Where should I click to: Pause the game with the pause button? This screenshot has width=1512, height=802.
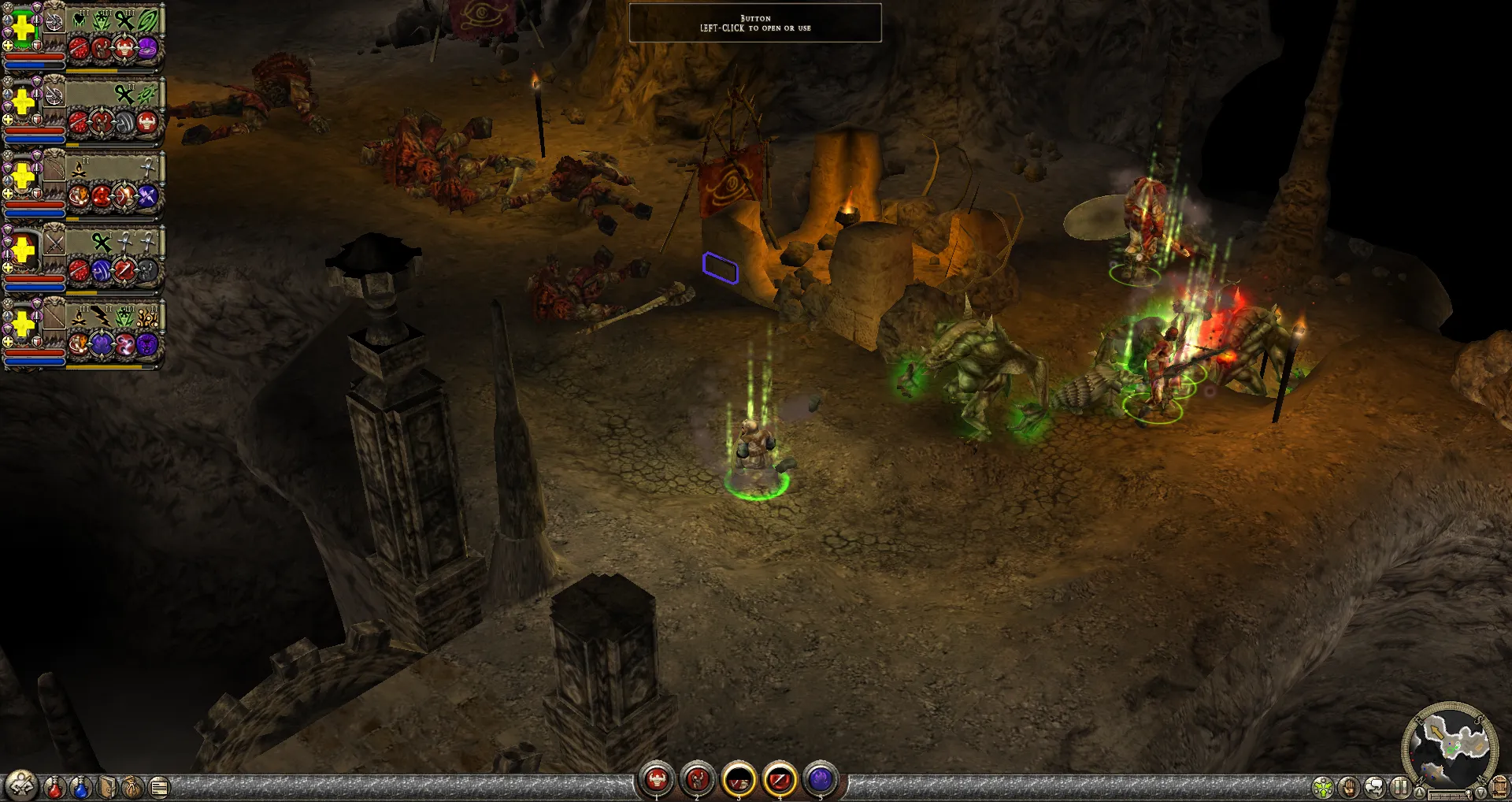tap(1400, 787)
